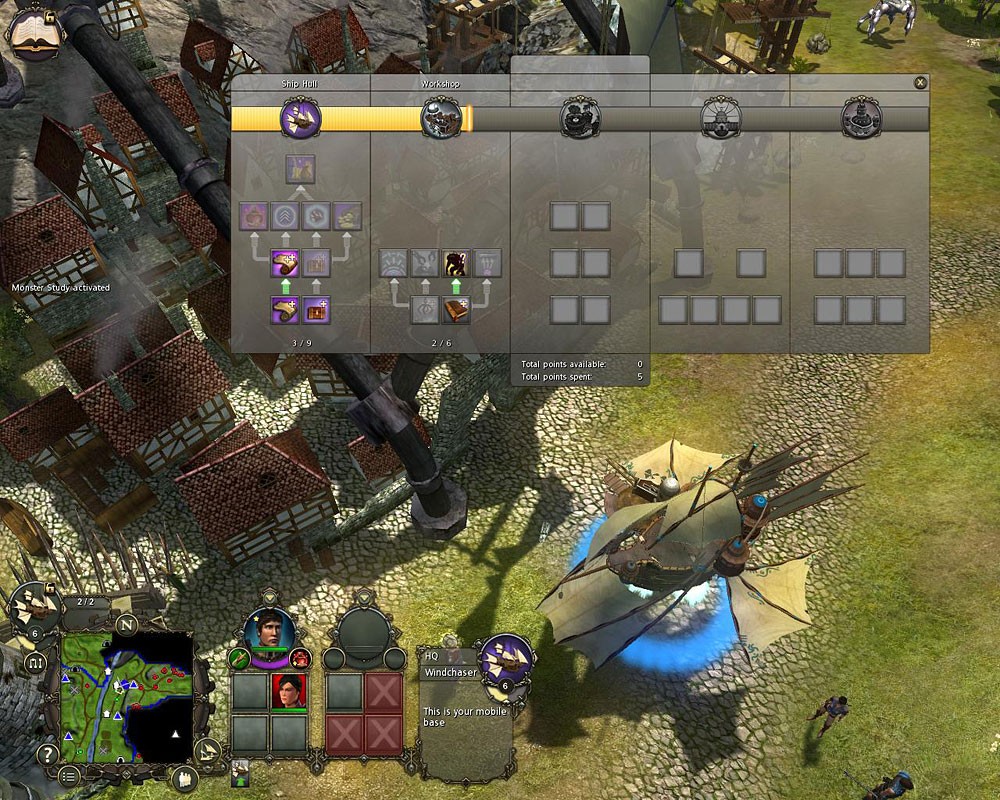This screenshot has width=1000, height=800.
Task: Close the airship upgrade panel
Action: coord(920,83)
